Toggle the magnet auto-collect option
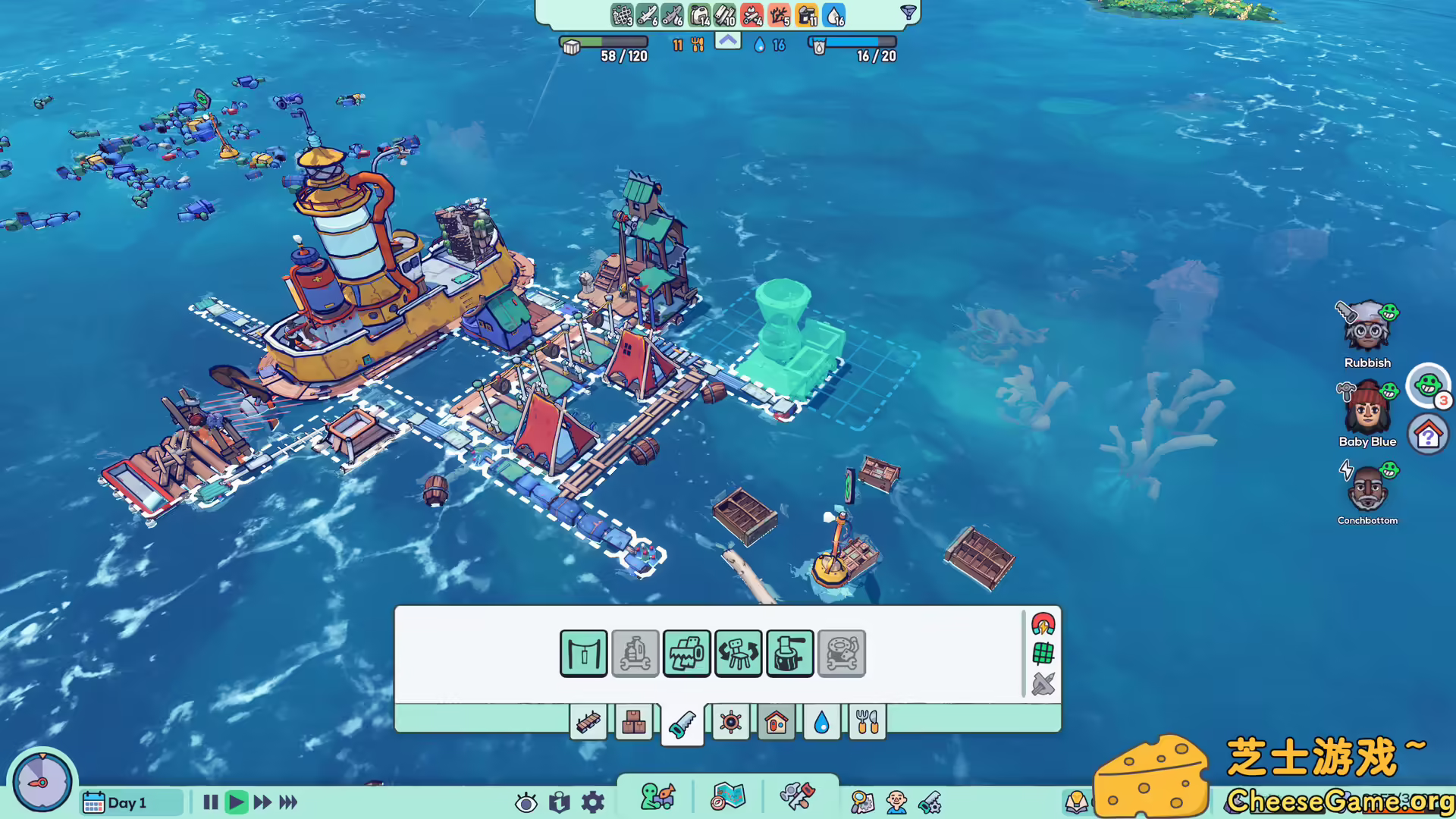The image size is (1456, 819). pos(1044,624)
